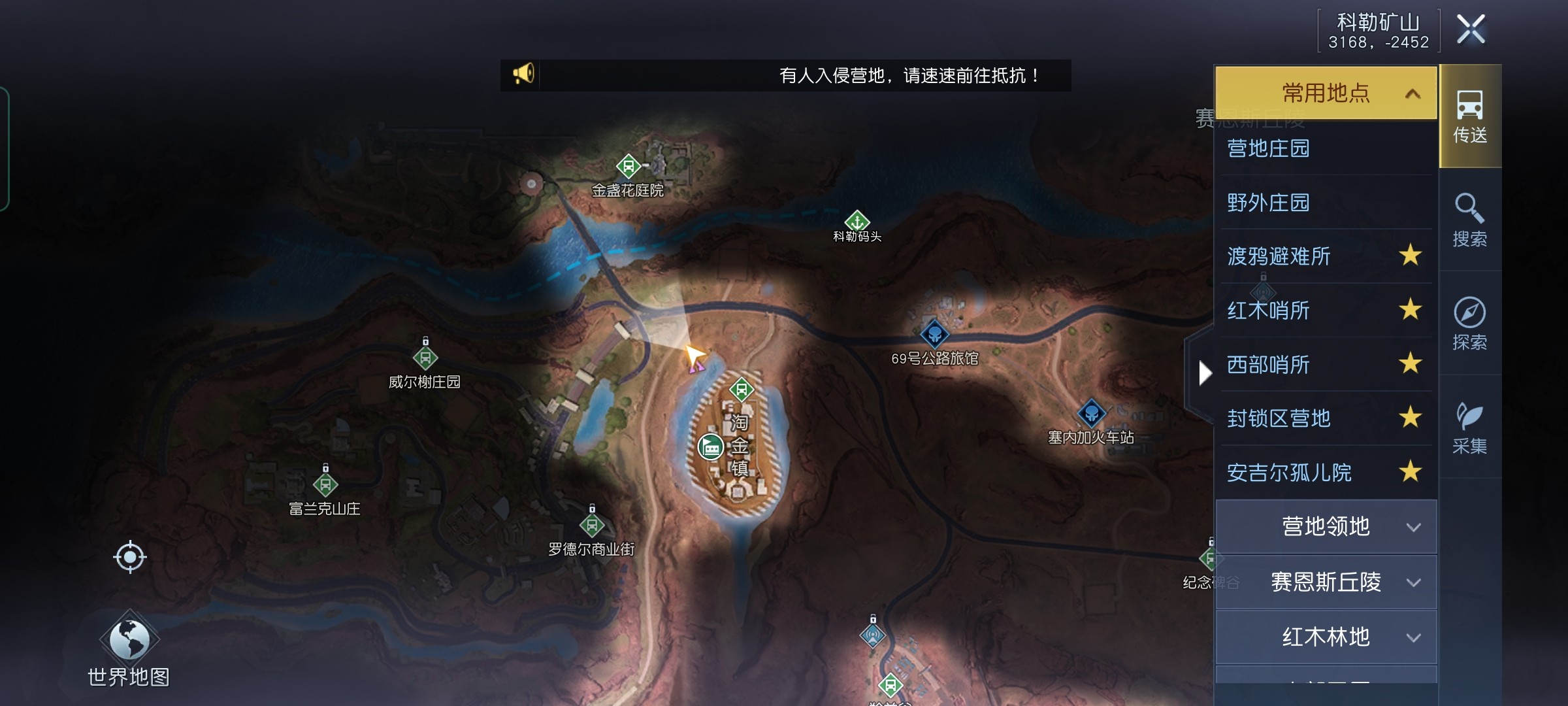The height and width of the screenshot is (706, 1568).
Task: Open the 采集 gathering tab
Action: [1470, 428]
